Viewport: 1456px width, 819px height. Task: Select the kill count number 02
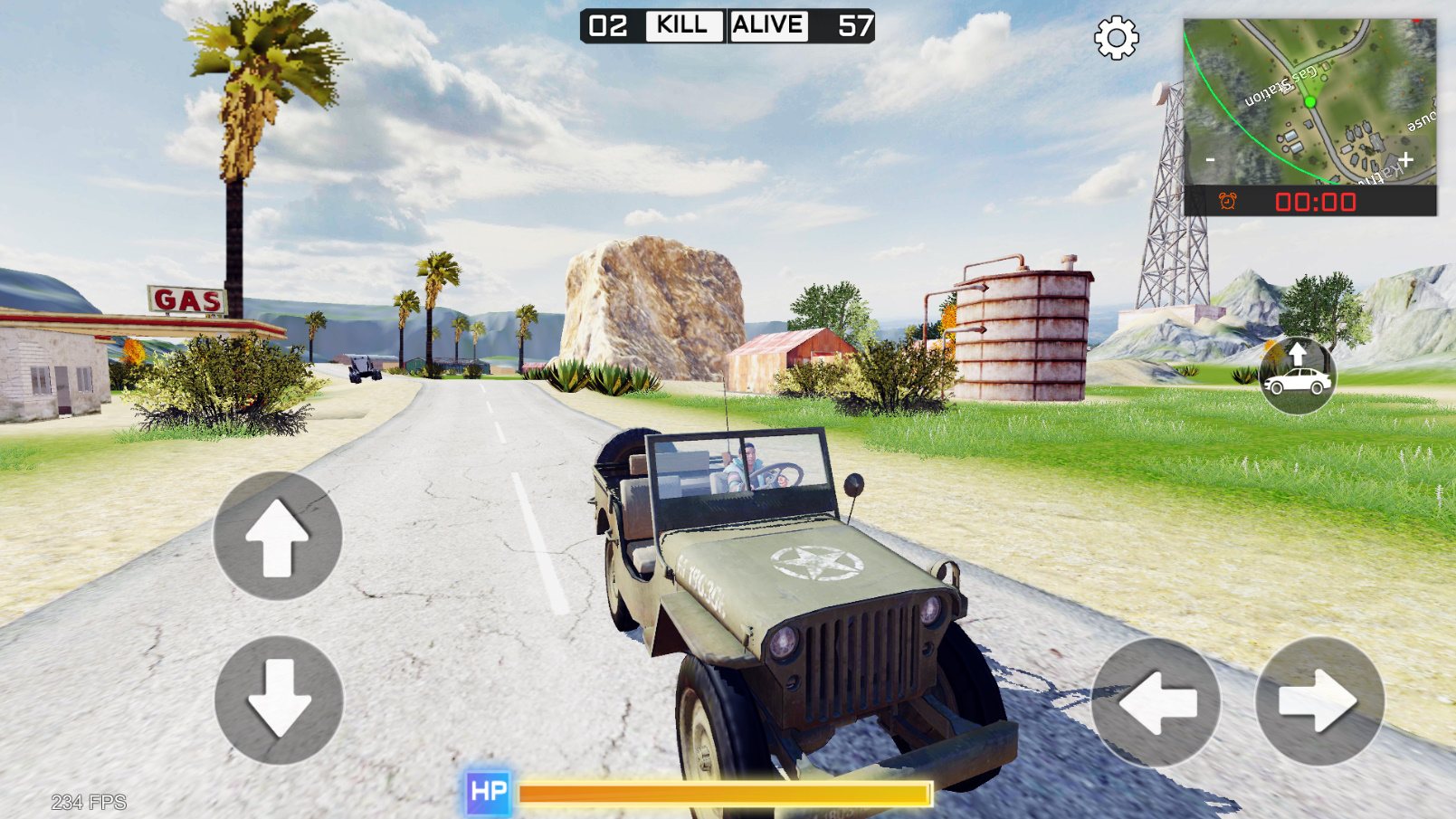(607, 25)
